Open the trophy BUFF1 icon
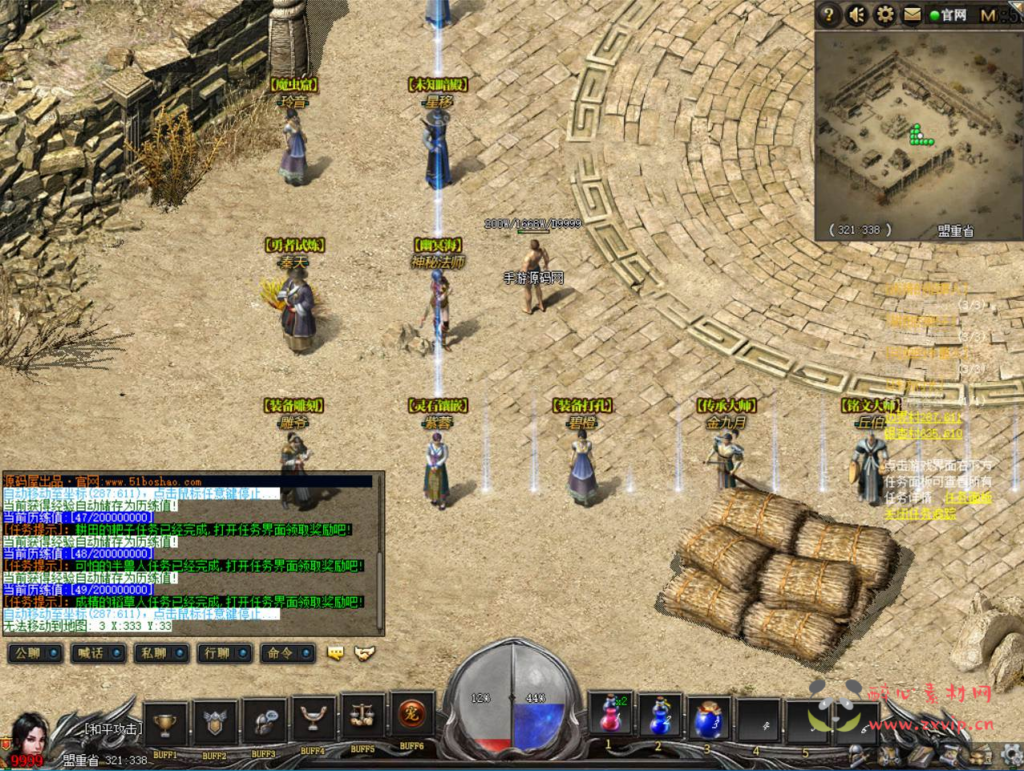Screen dimensions: 1024x771 click(166, 721)
